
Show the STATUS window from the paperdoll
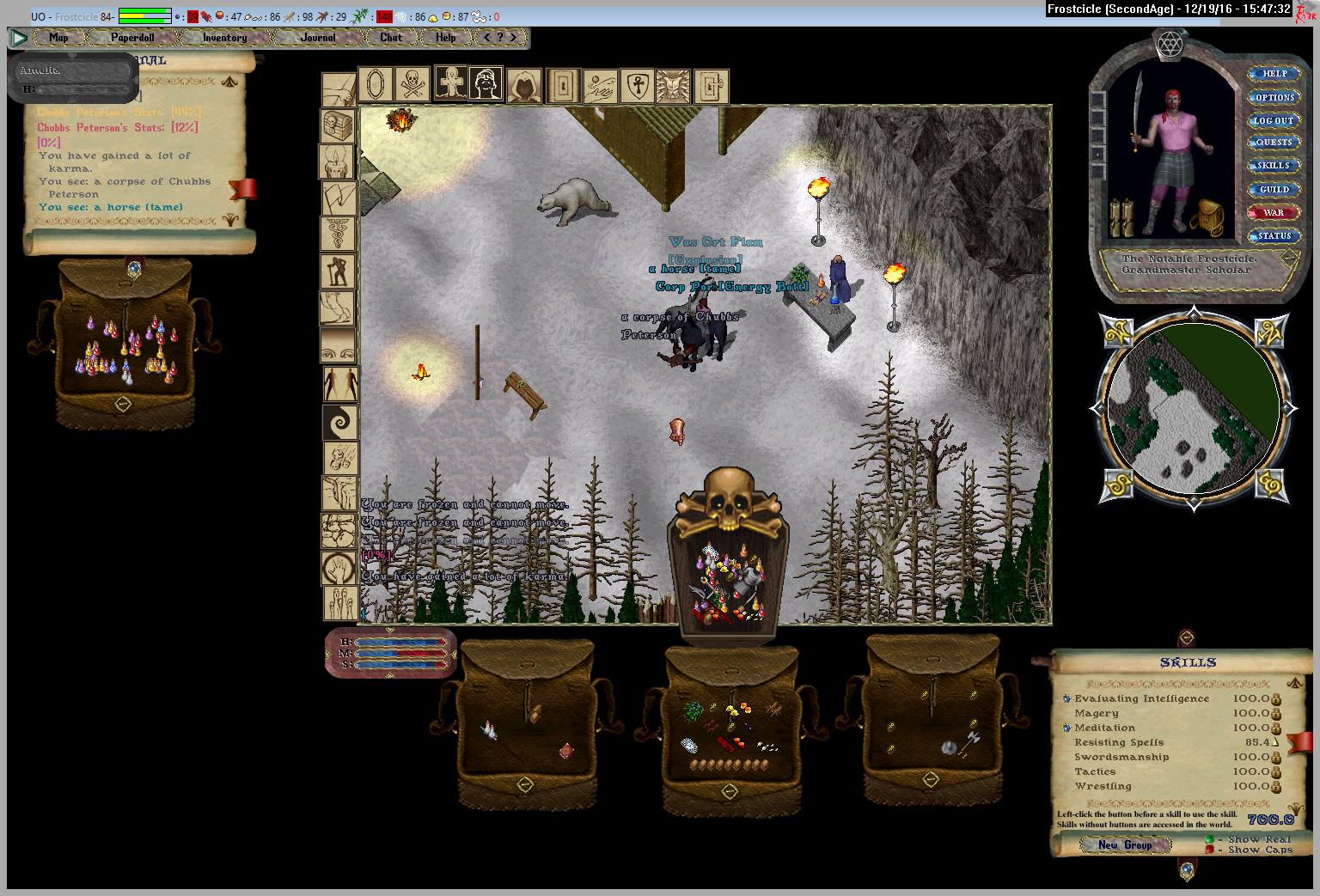tap(1274, 235)
